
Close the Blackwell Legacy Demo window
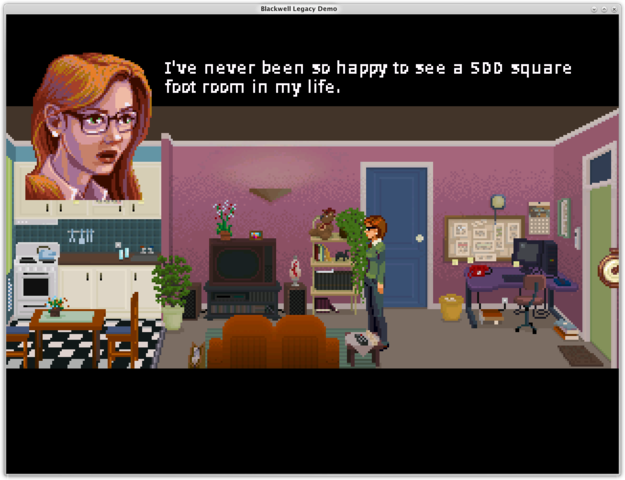(616, 8)
